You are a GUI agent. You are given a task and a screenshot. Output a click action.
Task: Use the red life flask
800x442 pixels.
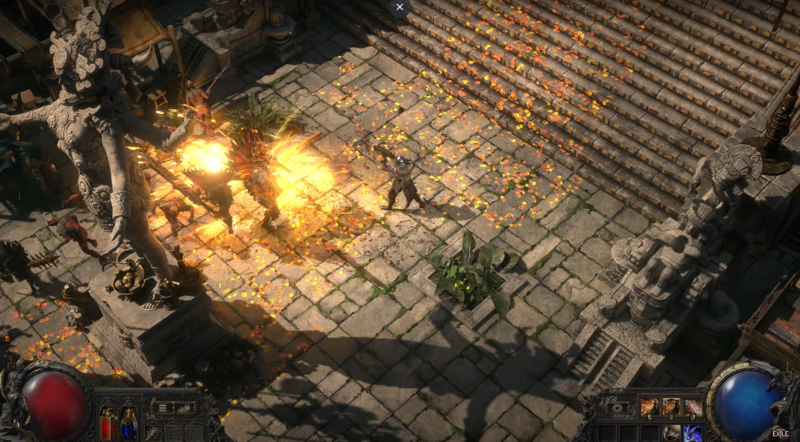pyautogui.click(x=108, y=421)
